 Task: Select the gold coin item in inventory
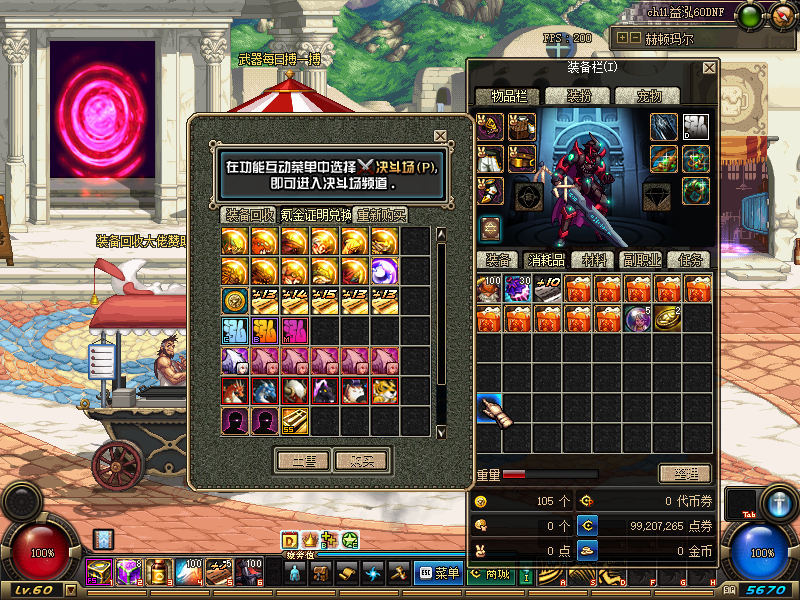pos(667,319)
